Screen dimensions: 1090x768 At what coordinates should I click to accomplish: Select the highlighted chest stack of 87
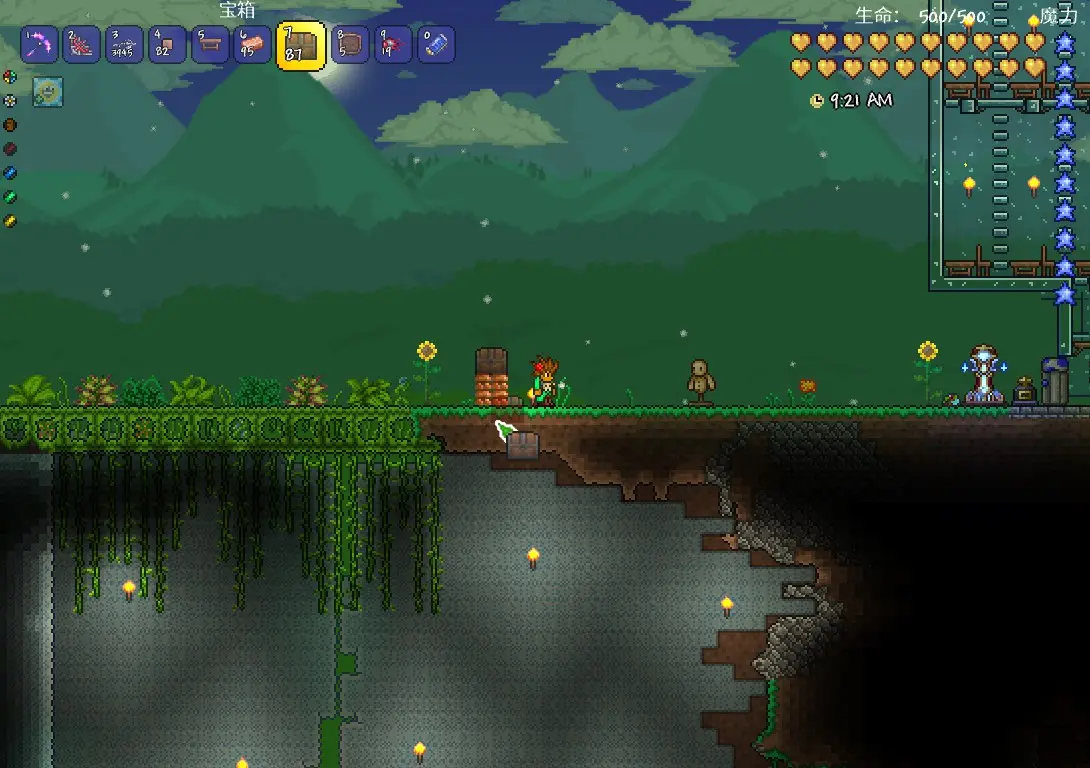coord(301,46)
